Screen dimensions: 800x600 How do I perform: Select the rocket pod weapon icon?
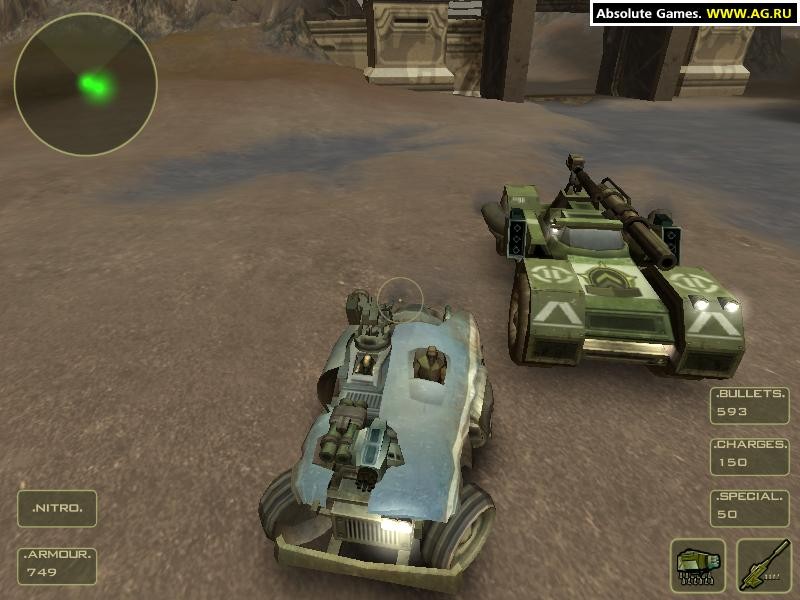pyautogui.click(x=698, y=565)
